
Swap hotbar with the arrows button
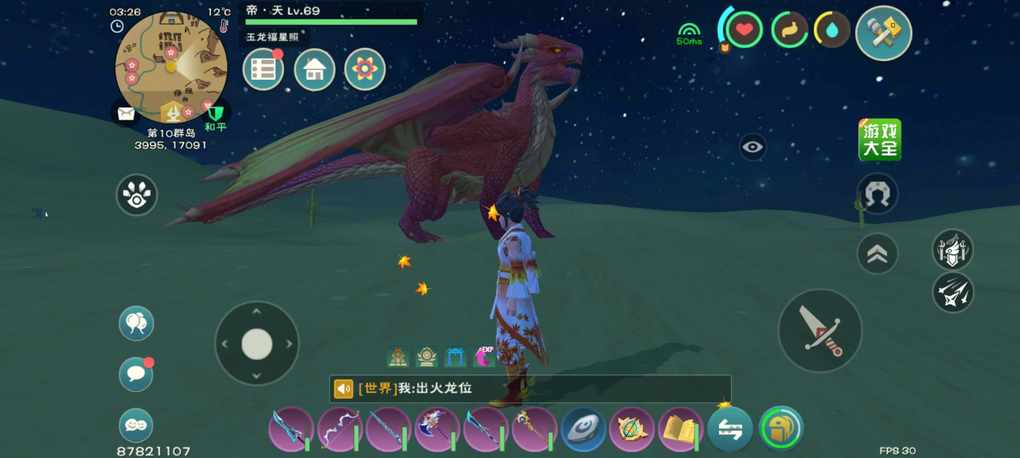coord(730,430)
